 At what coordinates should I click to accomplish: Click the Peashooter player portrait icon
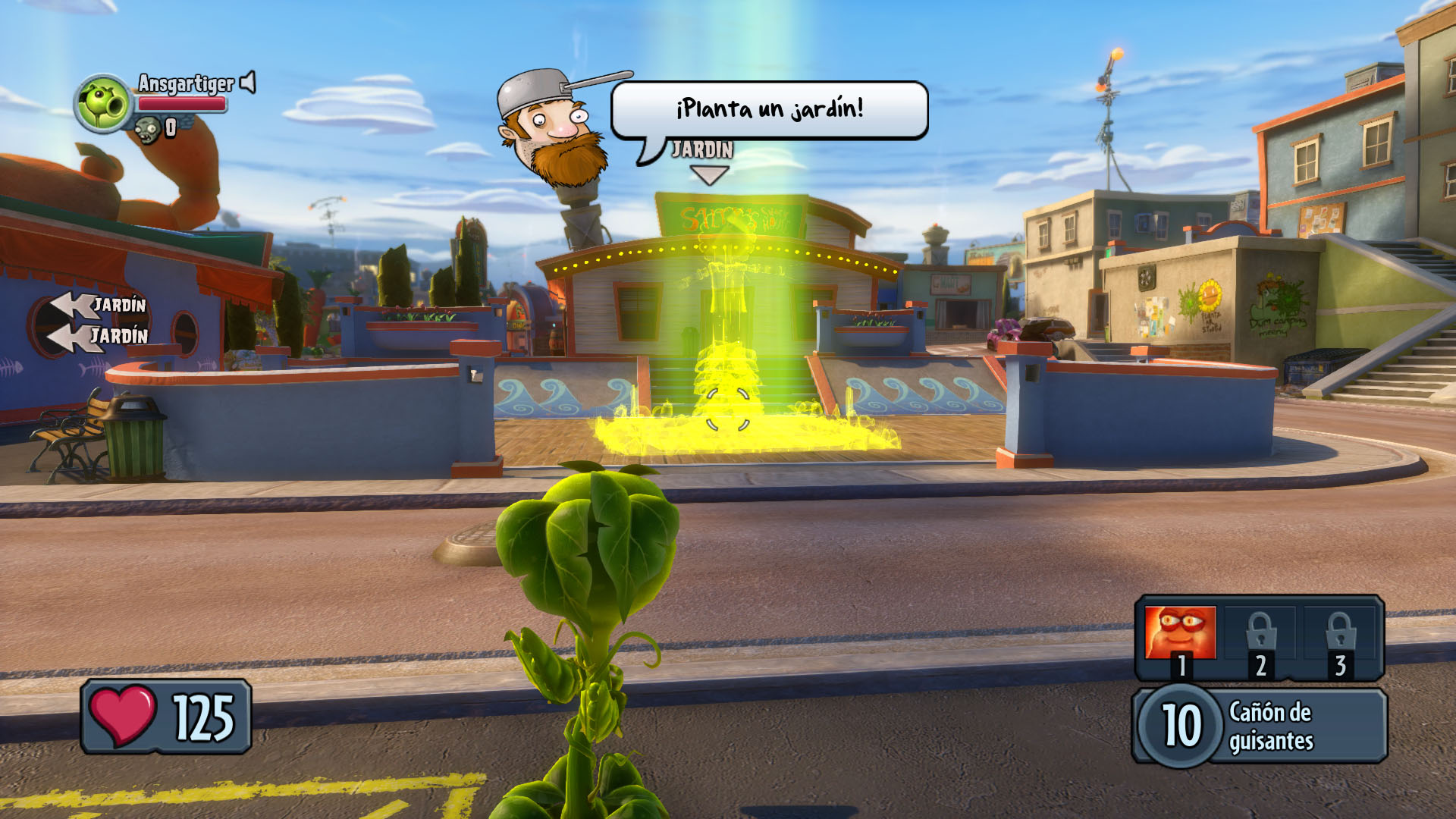tap(103, 102)
